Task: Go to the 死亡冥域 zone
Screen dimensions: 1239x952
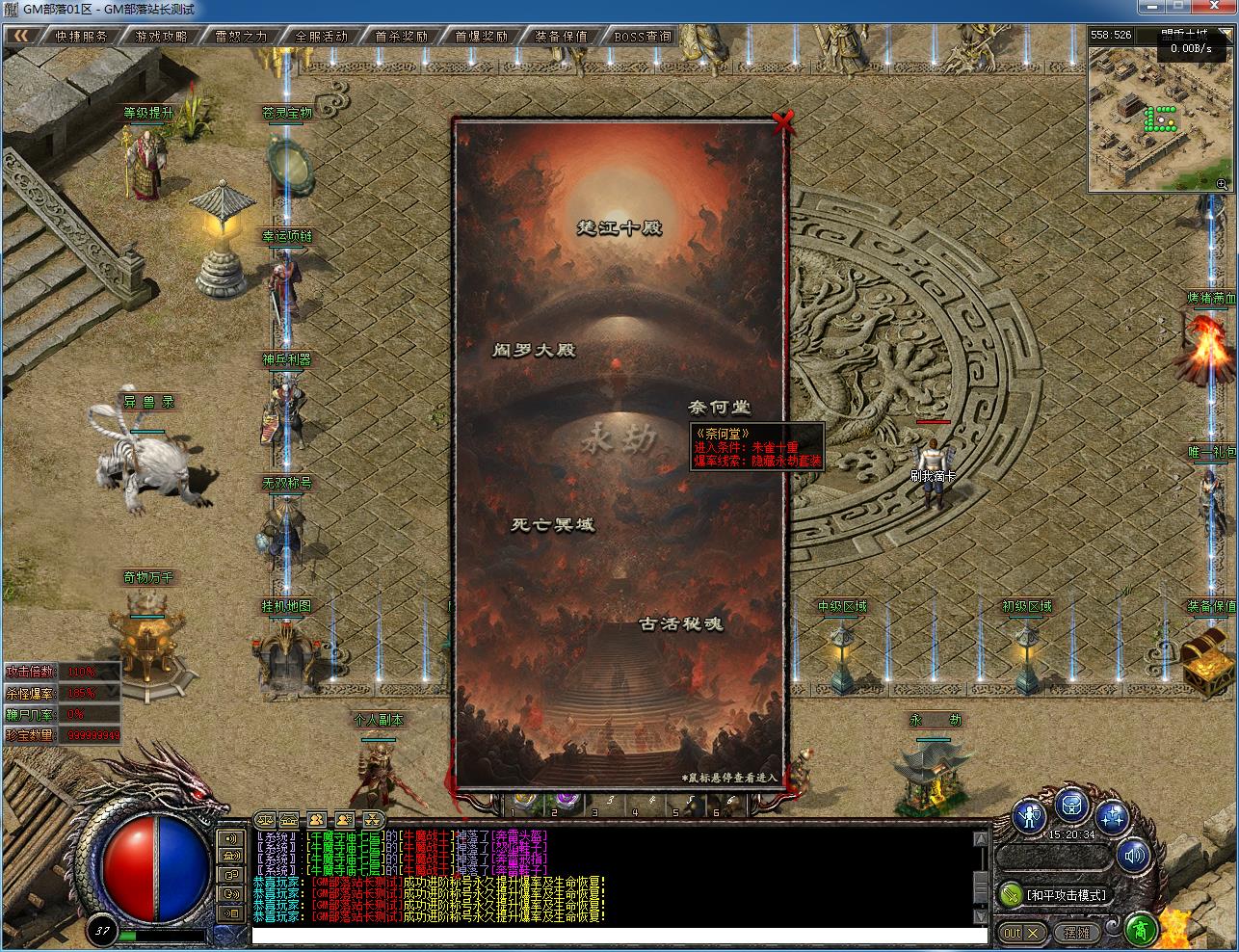Action: tap(552, 525)
